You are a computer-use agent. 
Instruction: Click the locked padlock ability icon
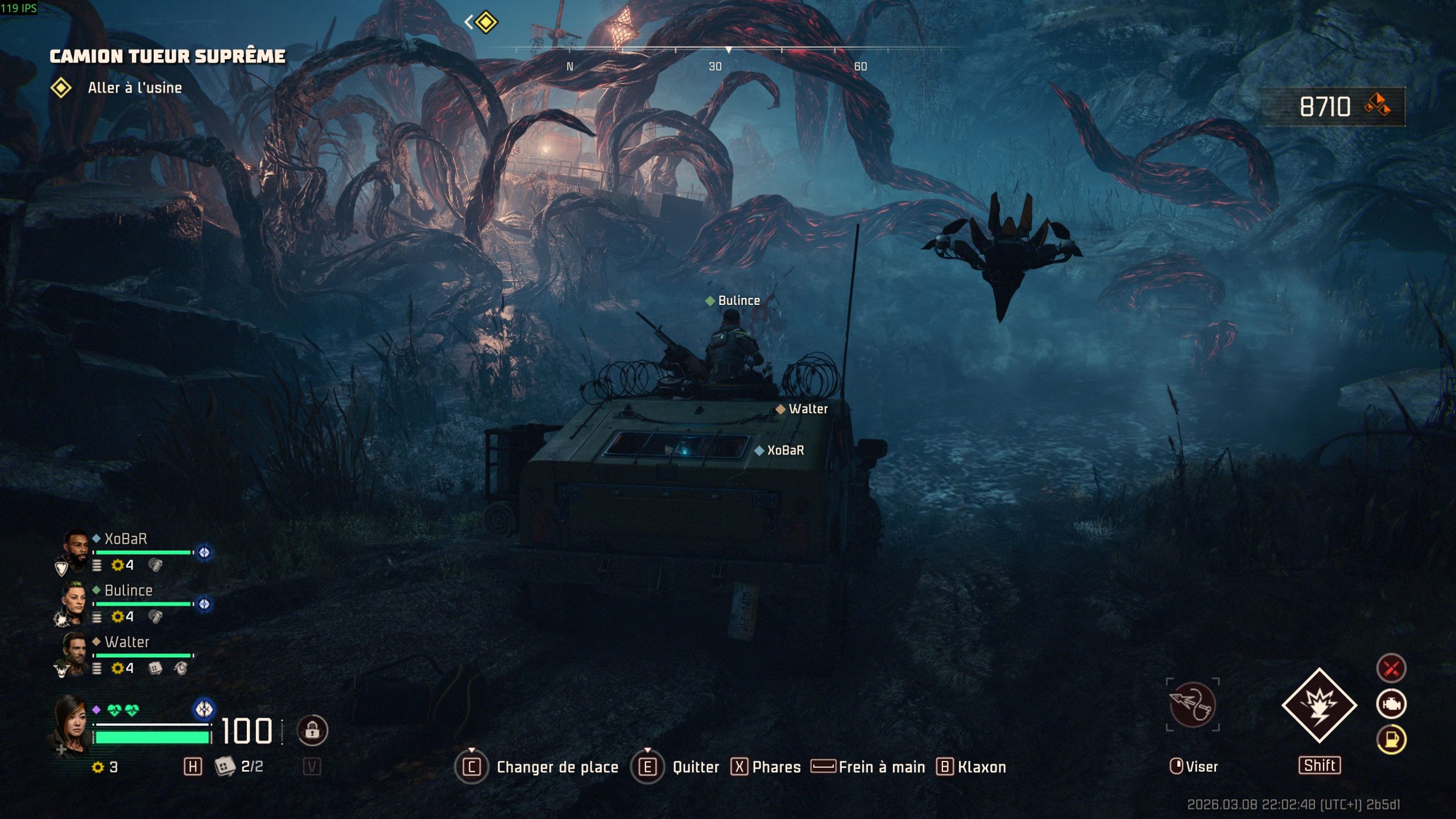click(312, 730)
